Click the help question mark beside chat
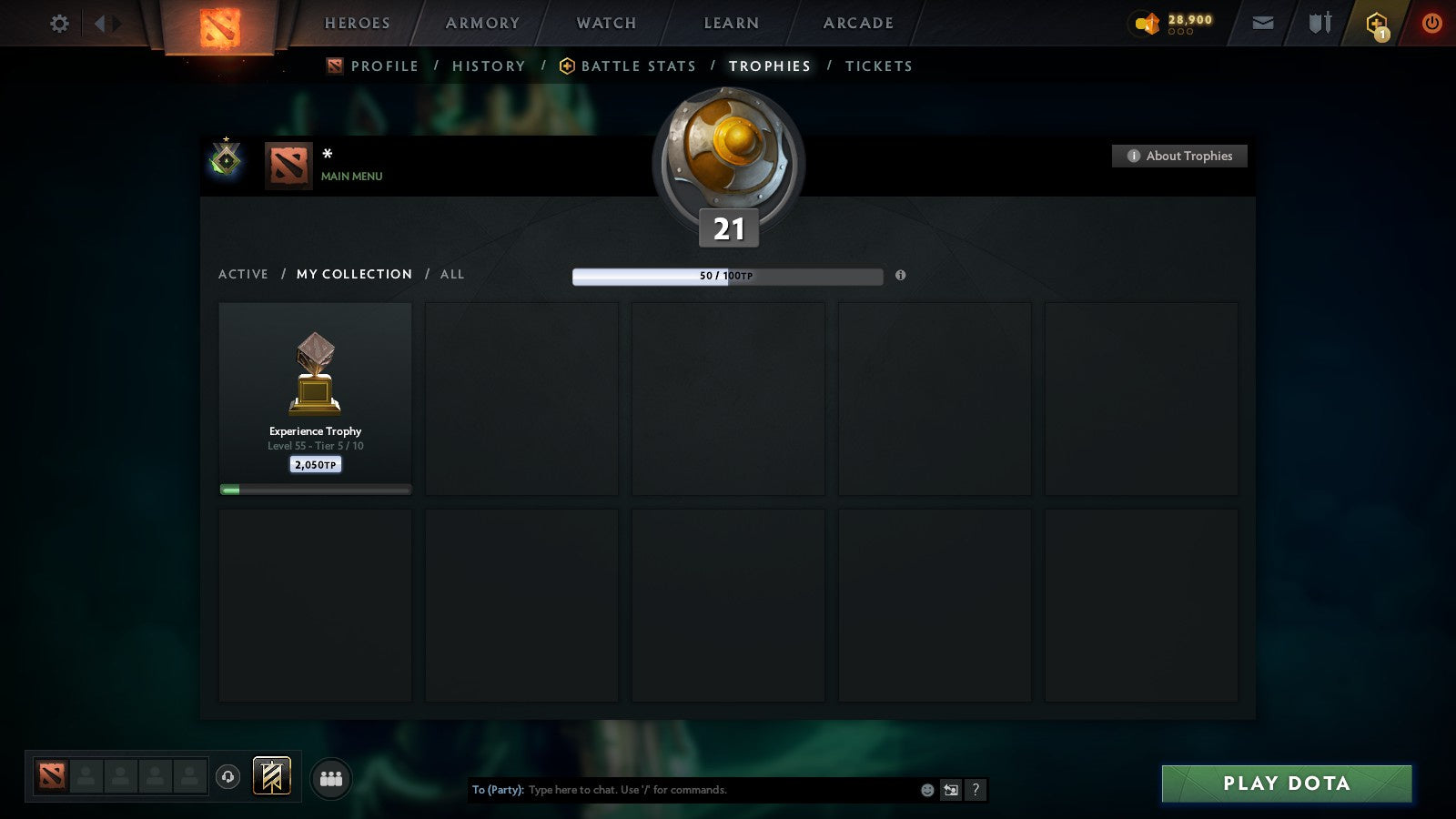Viewport: 1456px width, 819px height. [976, 790]
